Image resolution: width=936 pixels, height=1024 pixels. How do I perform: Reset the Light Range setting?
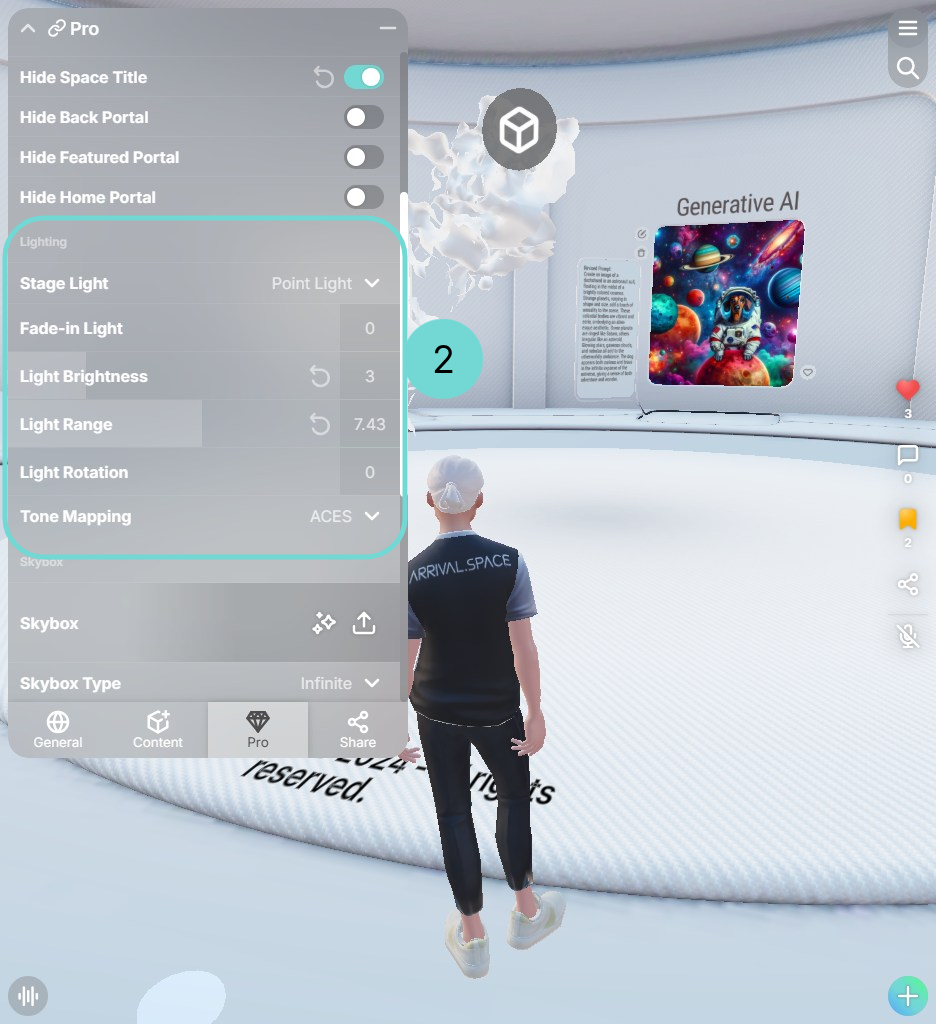[x=320, y=424]
